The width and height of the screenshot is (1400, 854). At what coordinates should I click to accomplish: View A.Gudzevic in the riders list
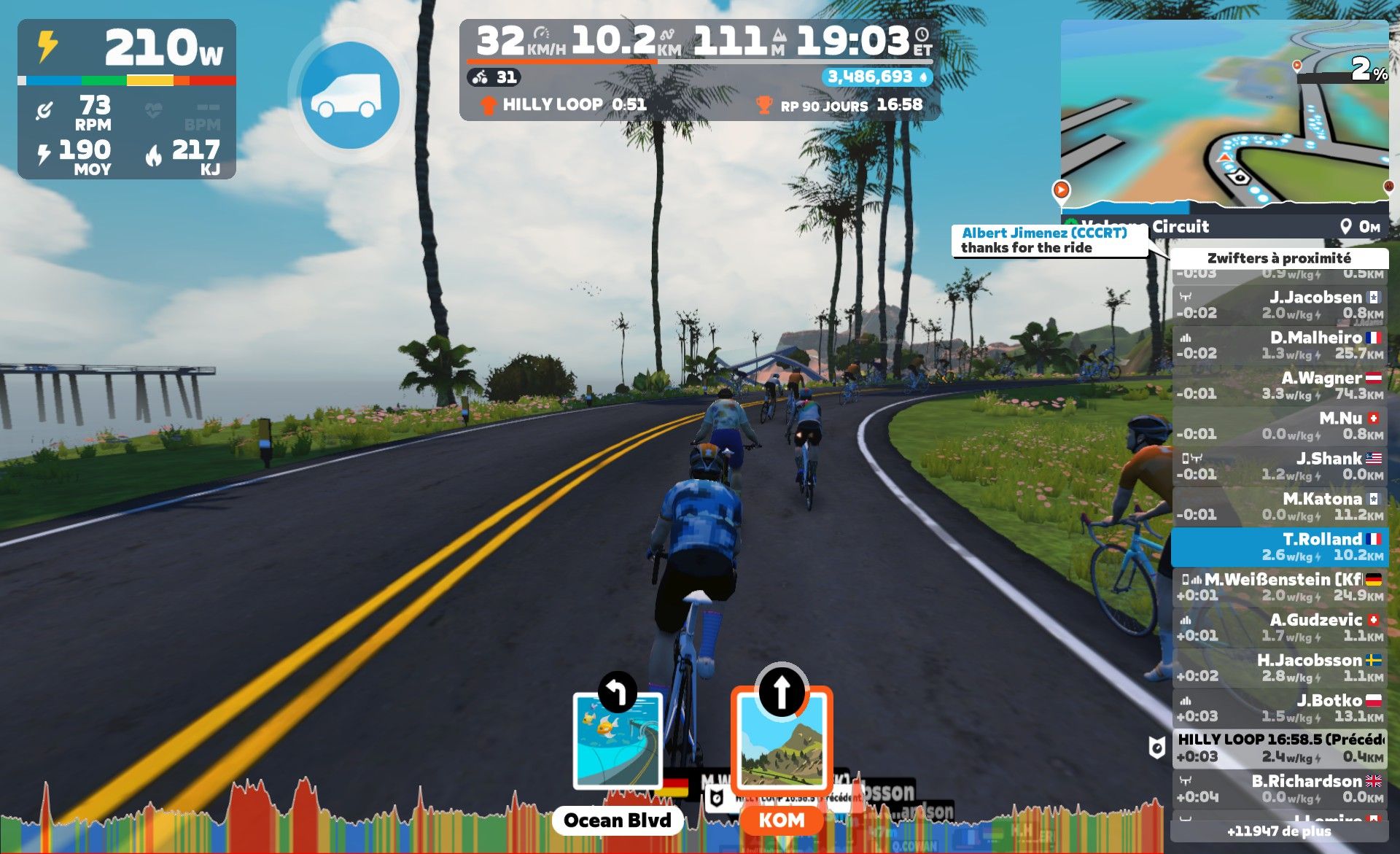pyautogui.click(x=1280, y=627)
